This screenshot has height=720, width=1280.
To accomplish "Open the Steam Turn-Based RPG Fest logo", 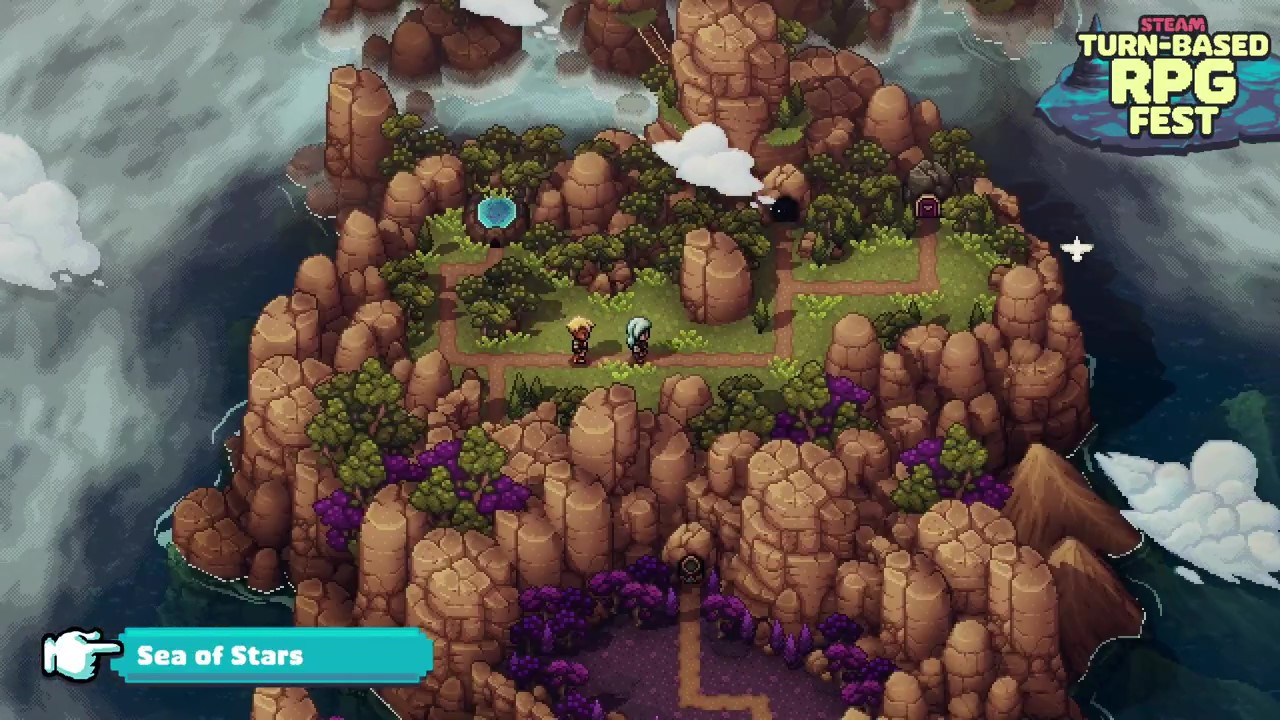I will pos(1170,80).
